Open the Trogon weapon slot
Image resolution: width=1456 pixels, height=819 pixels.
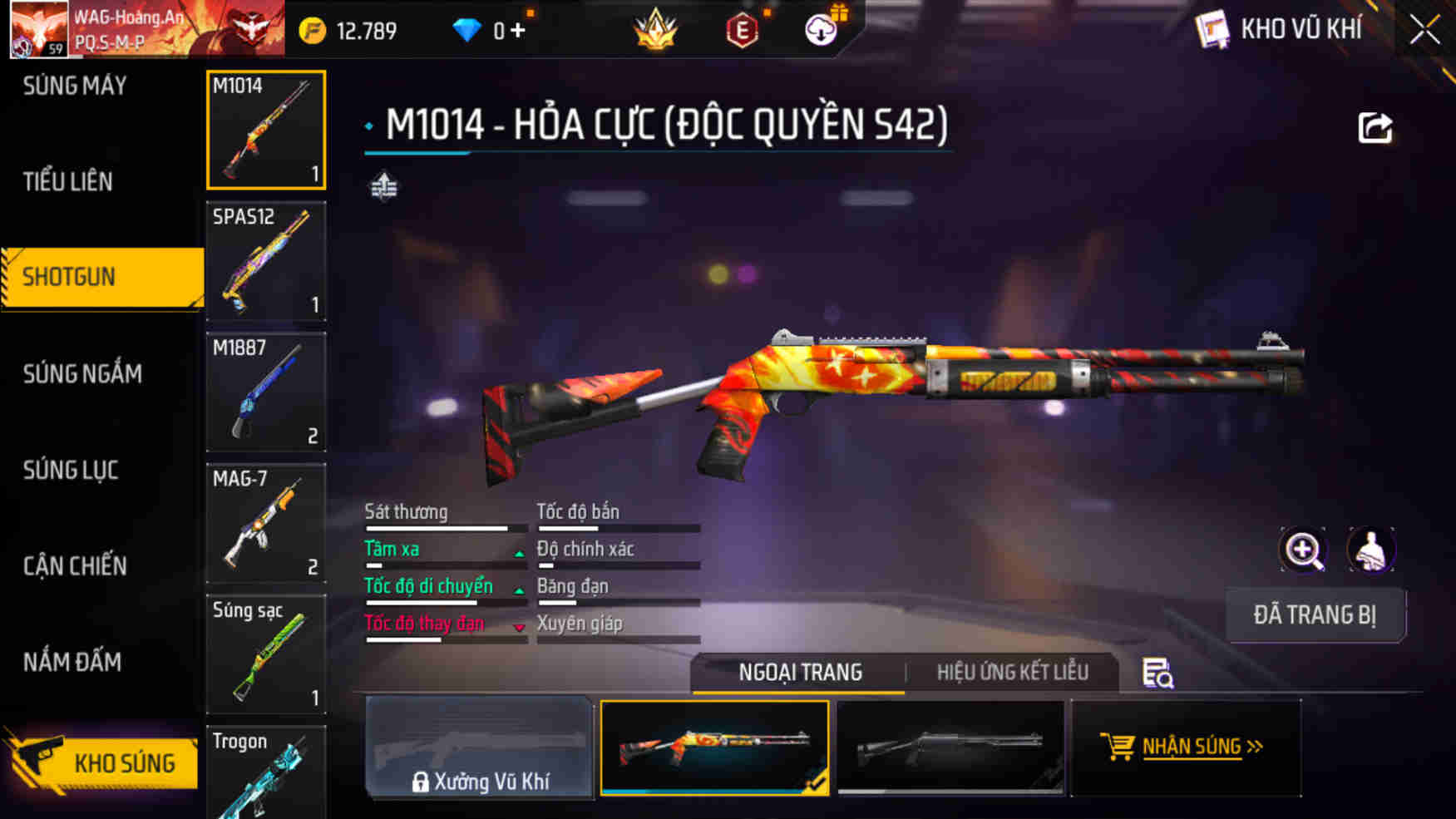[x=266, y=773]
